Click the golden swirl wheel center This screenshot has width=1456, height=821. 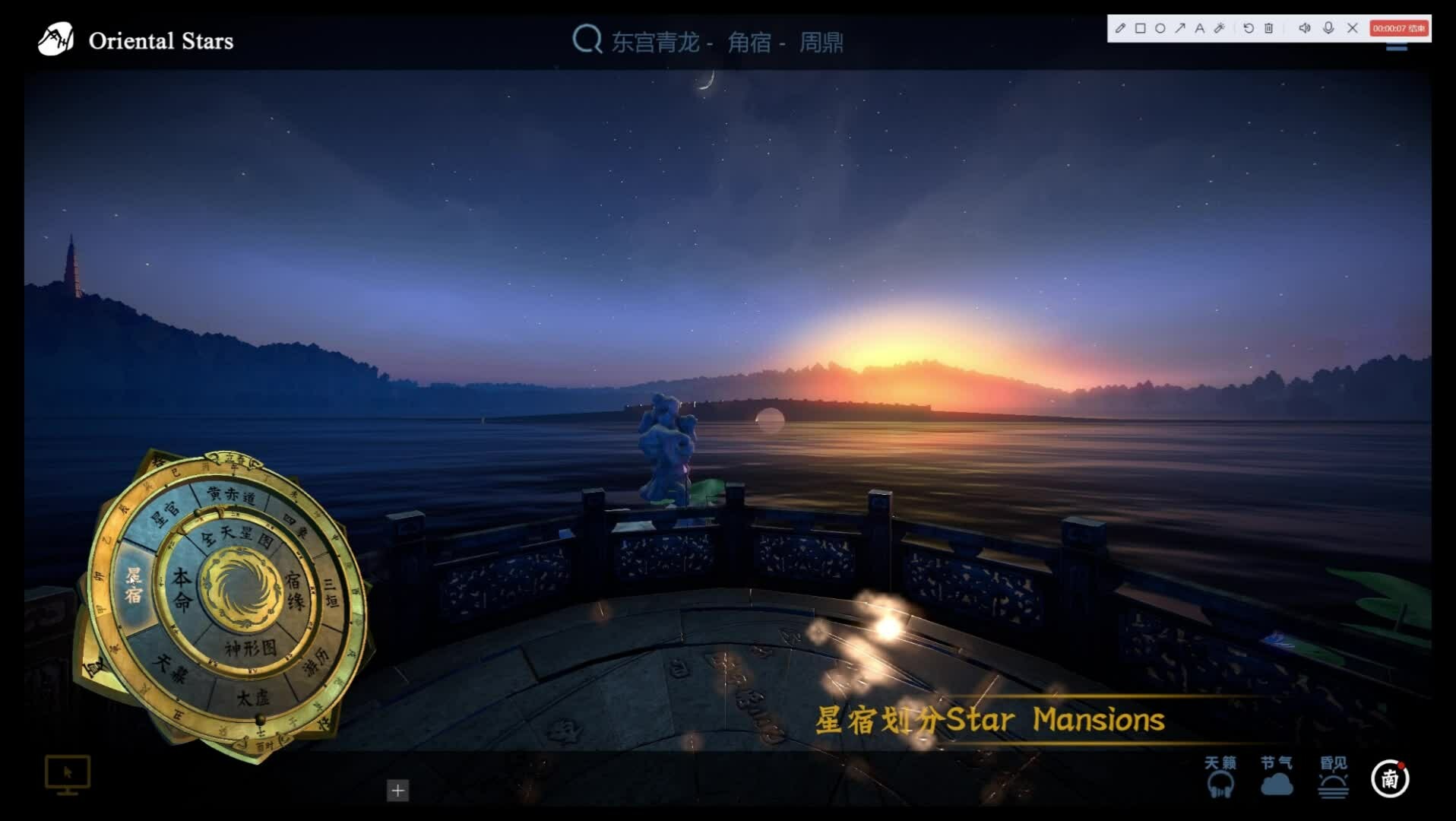tap(237, 591)
